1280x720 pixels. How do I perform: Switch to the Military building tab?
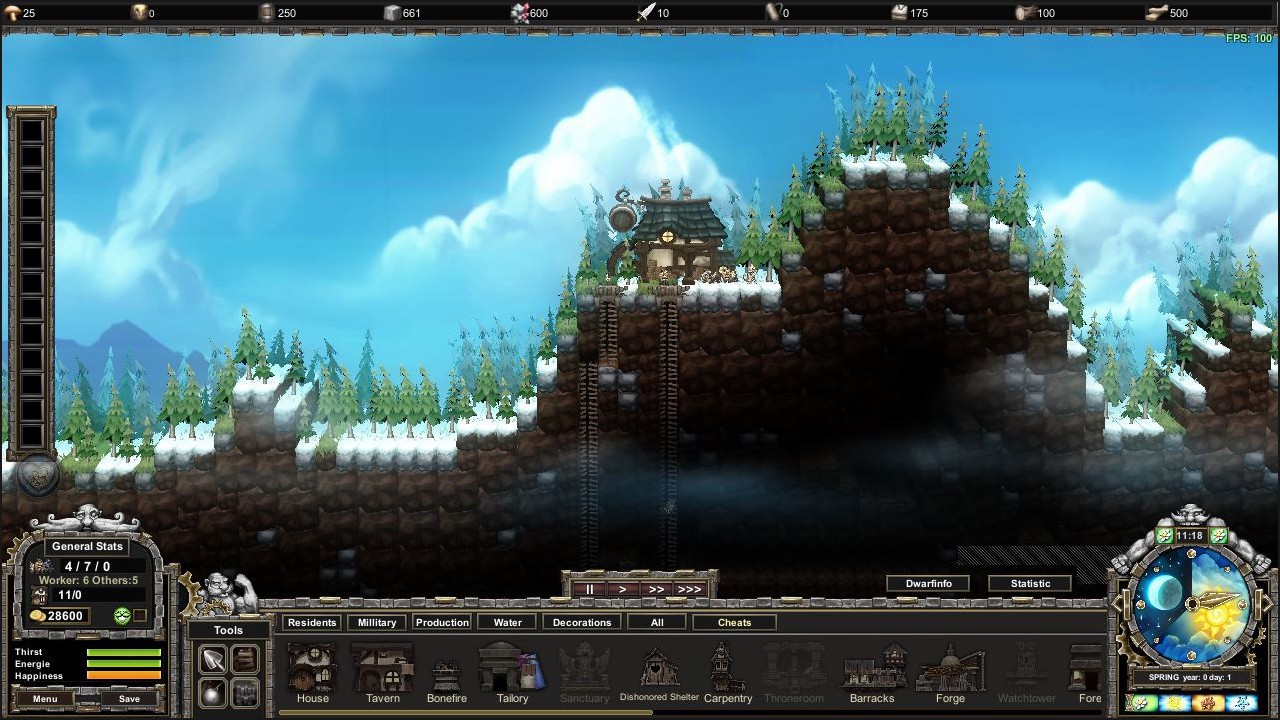(x=376, y=621)
